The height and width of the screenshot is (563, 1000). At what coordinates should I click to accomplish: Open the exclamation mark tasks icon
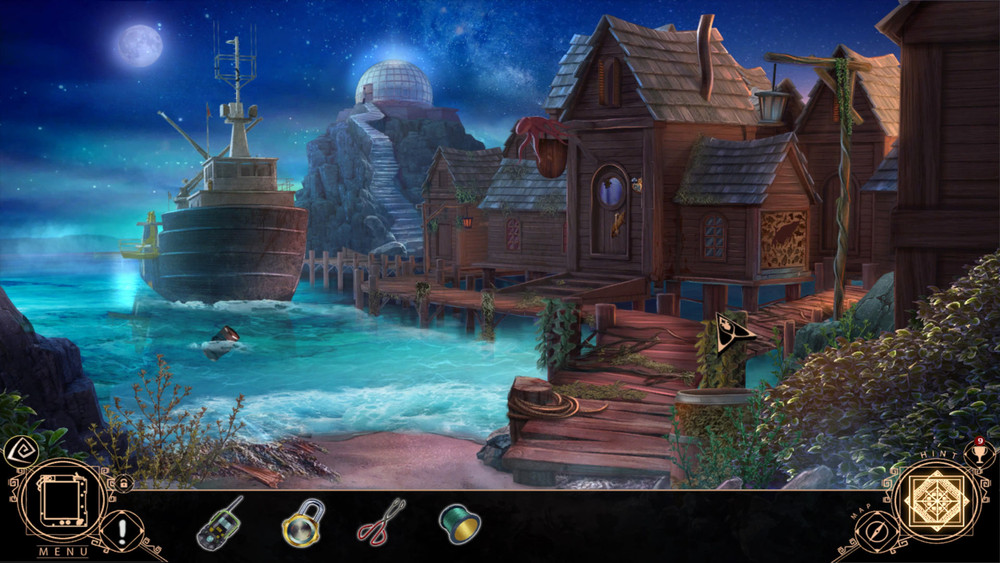point(122,528)
